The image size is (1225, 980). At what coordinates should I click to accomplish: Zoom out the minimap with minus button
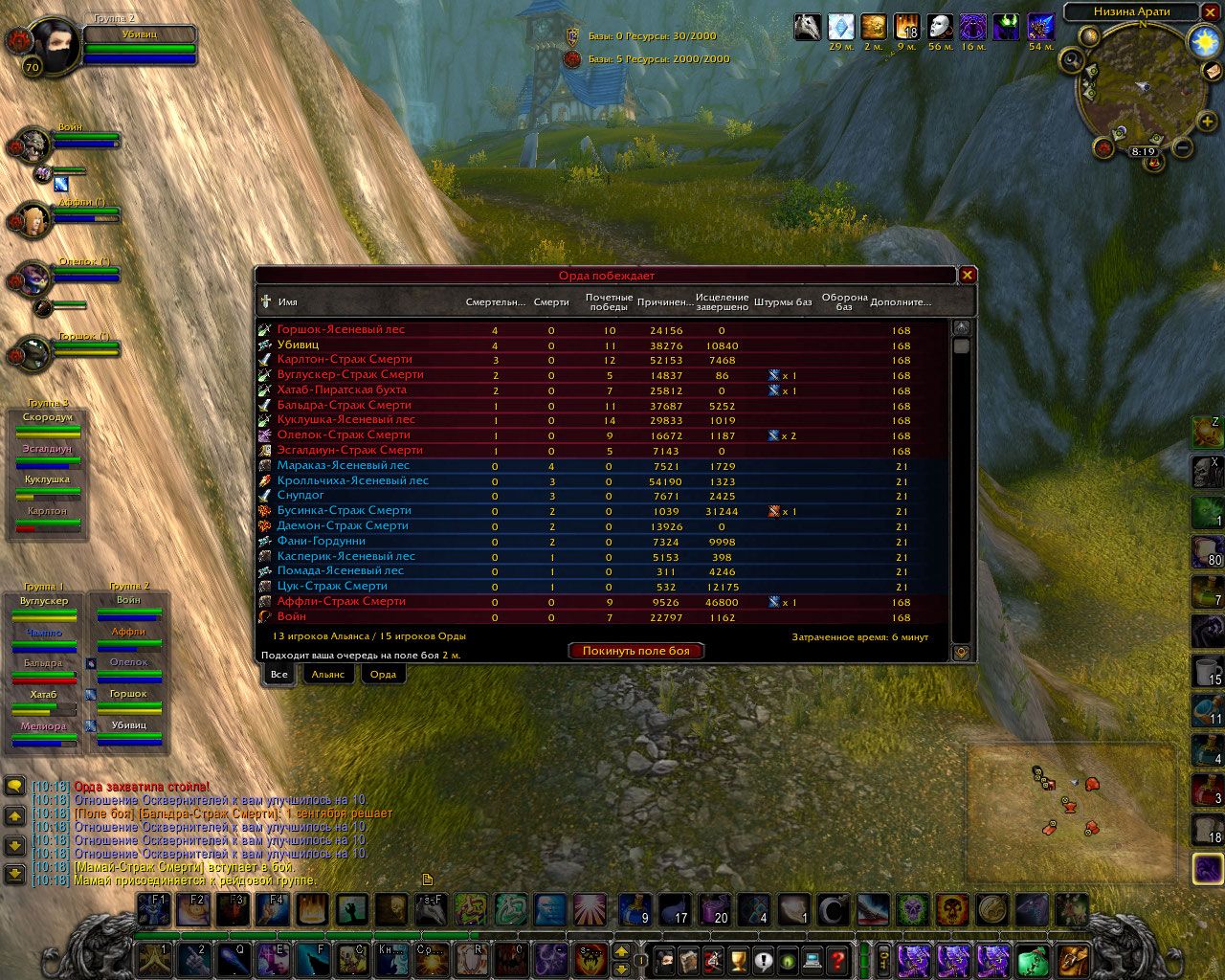click(x=1183, y=148)
